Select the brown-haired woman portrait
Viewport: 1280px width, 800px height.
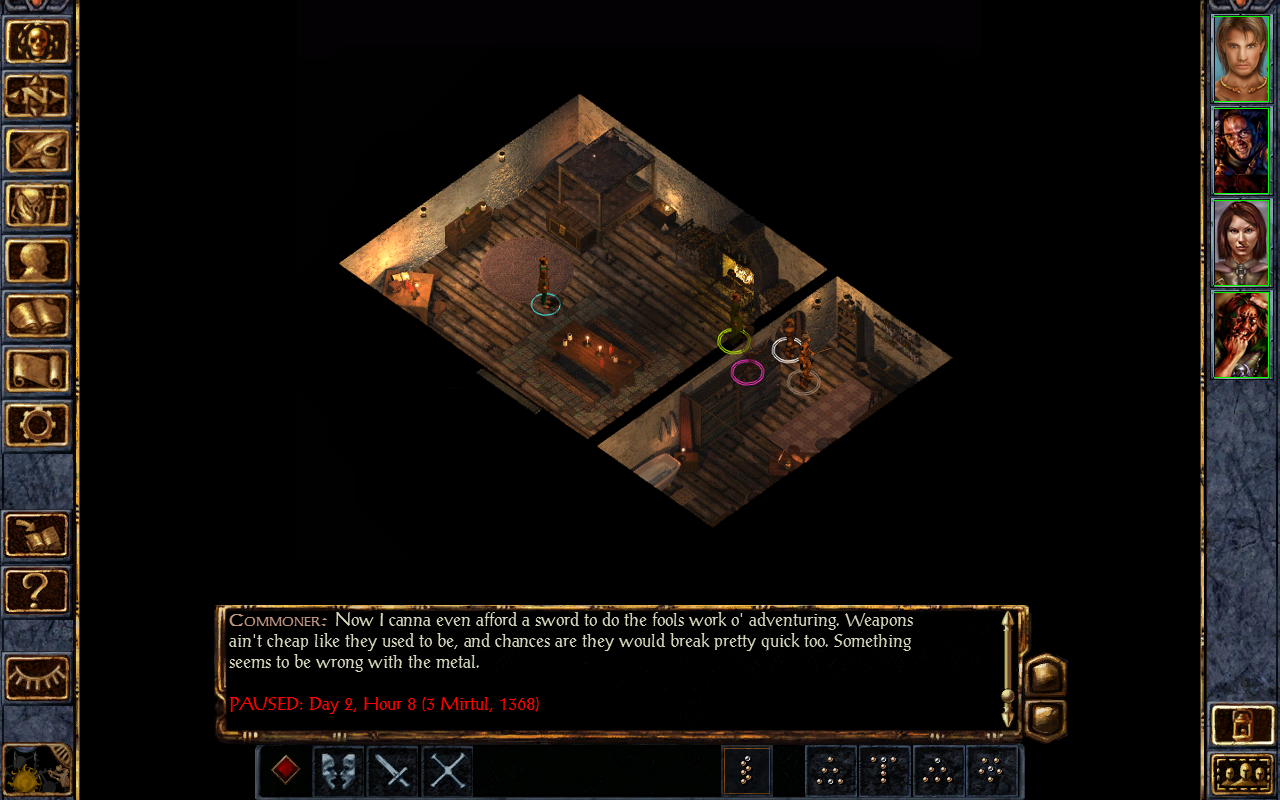pos(1241,243)
